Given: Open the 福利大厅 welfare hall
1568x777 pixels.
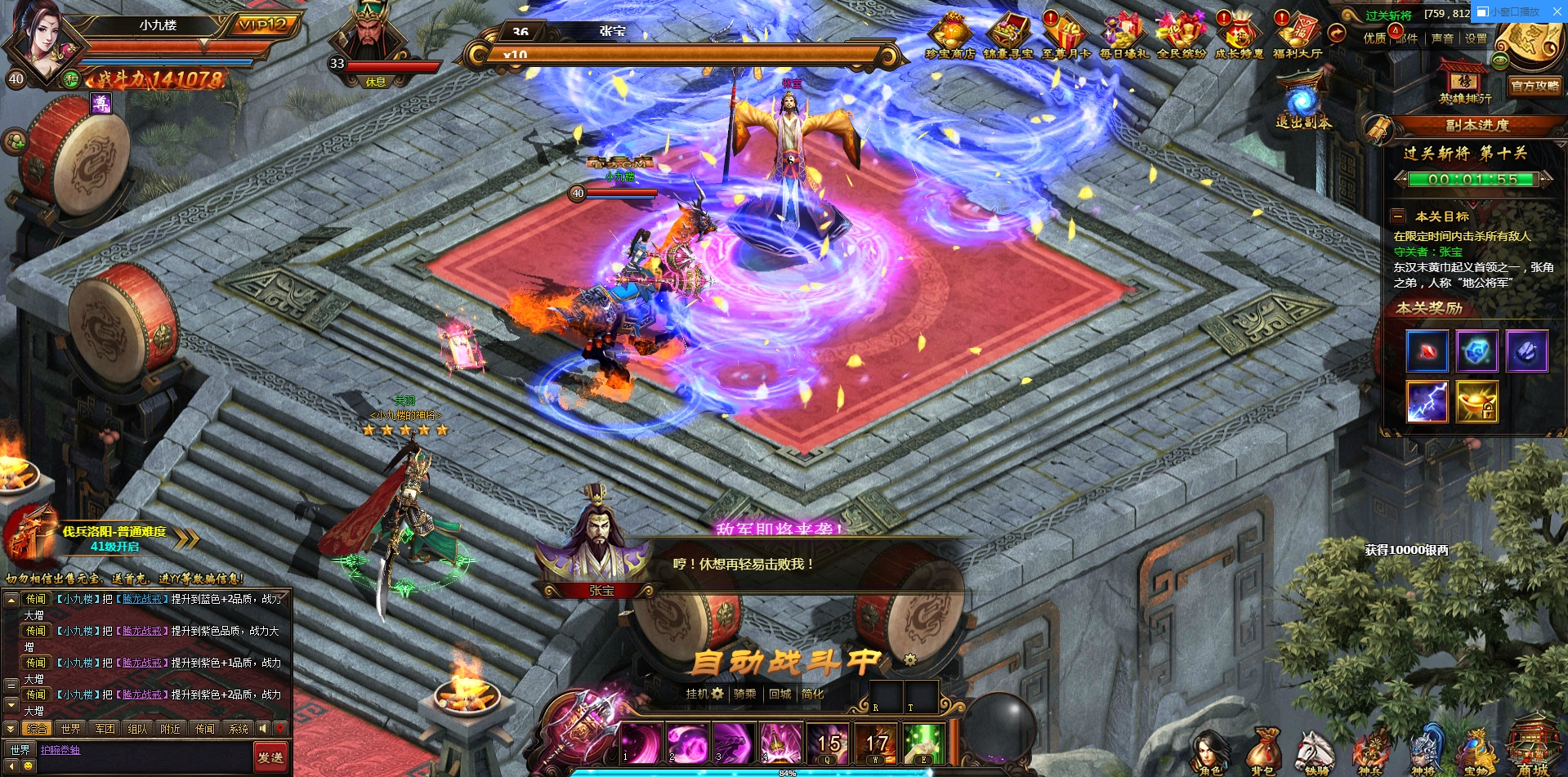Looking at the screenshot, I should coord(1297,36).
